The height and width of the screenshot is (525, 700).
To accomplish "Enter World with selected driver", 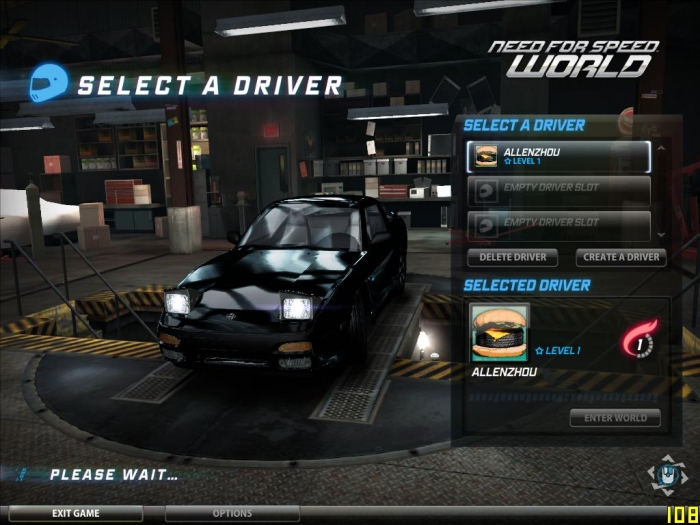I will (x=615, y=418).
